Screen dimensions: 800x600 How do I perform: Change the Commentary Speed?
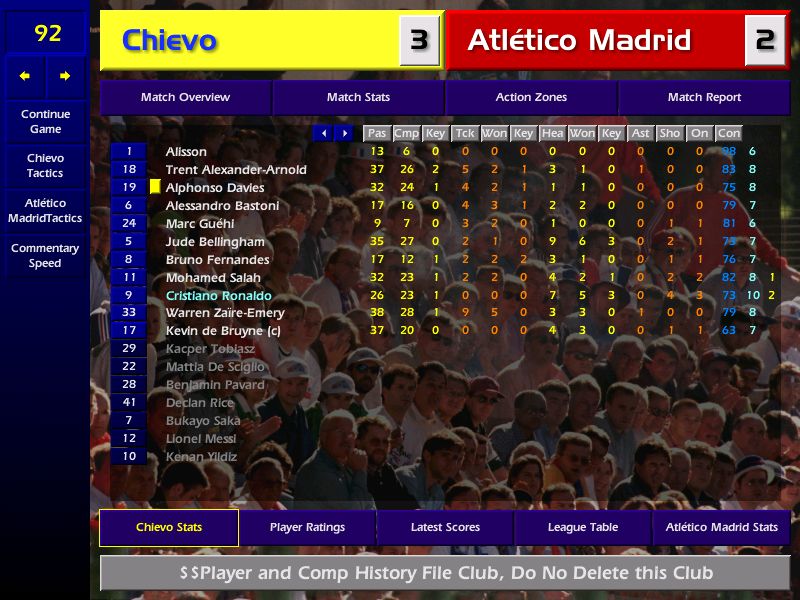click(45, 255)
